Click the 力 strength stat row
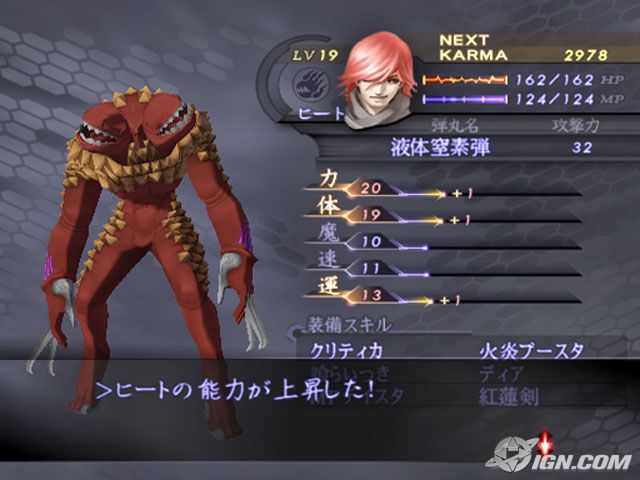The height and width of the screenshot is (480, 640). click(329, 183)
